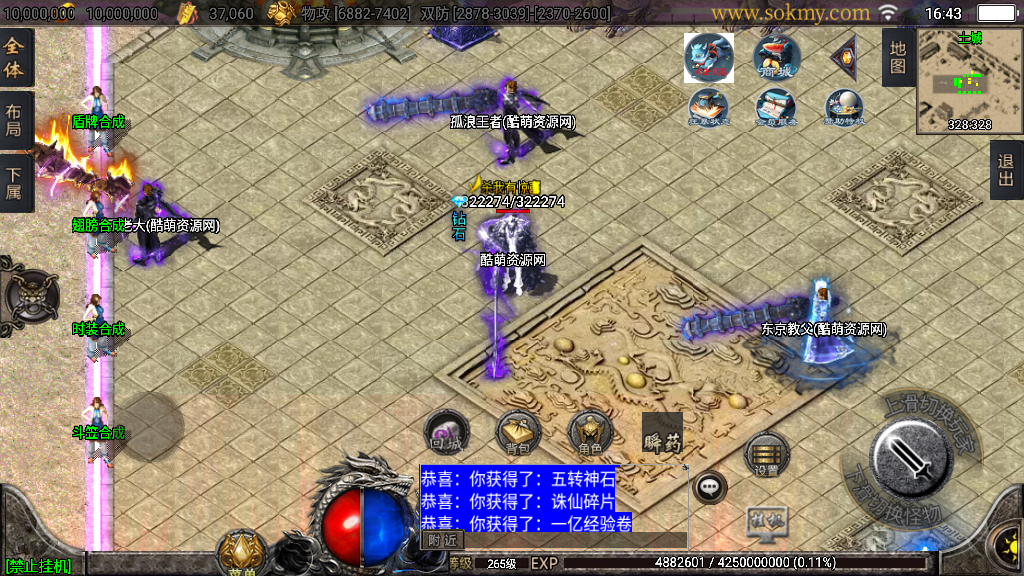Open the 会员服务 member service icon
The height and width of the screenshot is (576, 1024).
pos(776,108)
